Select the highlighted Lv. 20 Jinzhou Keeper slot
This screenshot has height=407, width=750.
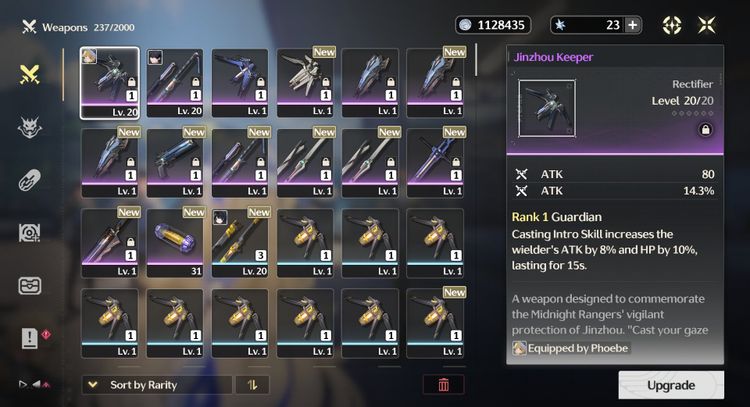[x=110, y=82]
